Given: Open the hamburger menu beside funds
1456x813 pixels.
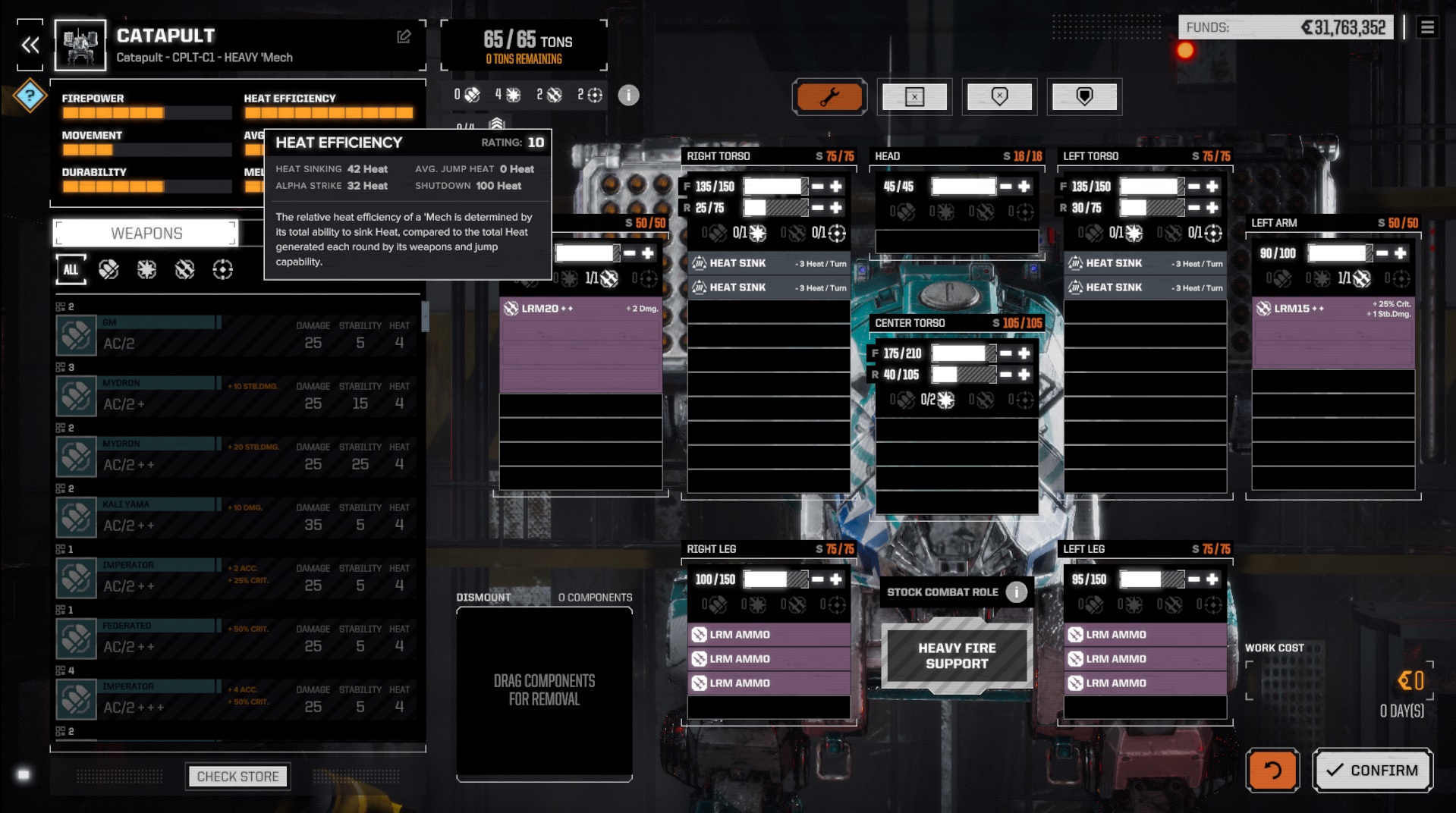Looking at the screenshot, I should point(1427,28).
